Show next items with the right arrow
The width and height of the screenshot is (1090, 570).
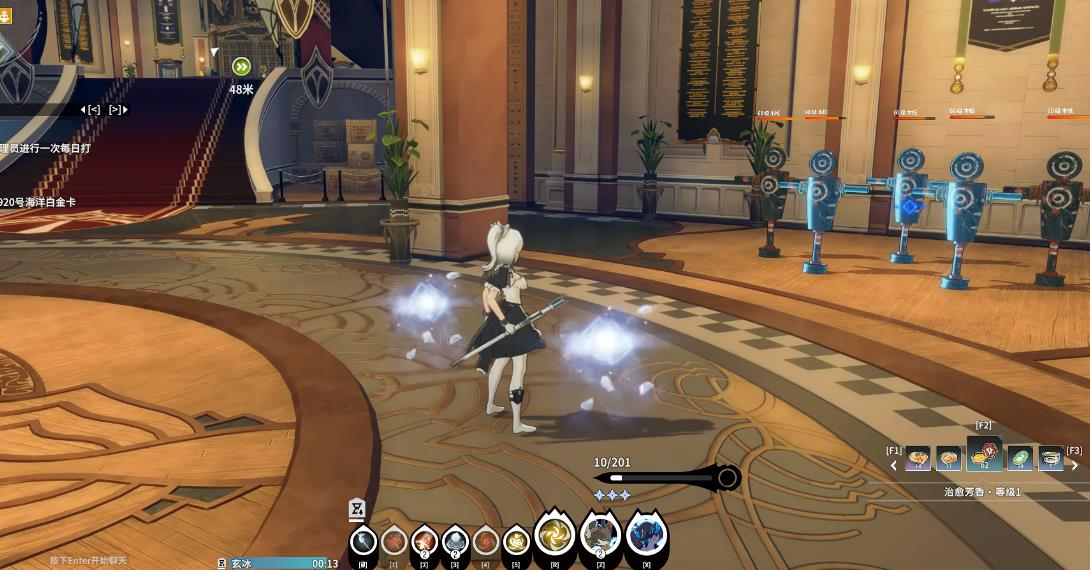coord(1075,465)
